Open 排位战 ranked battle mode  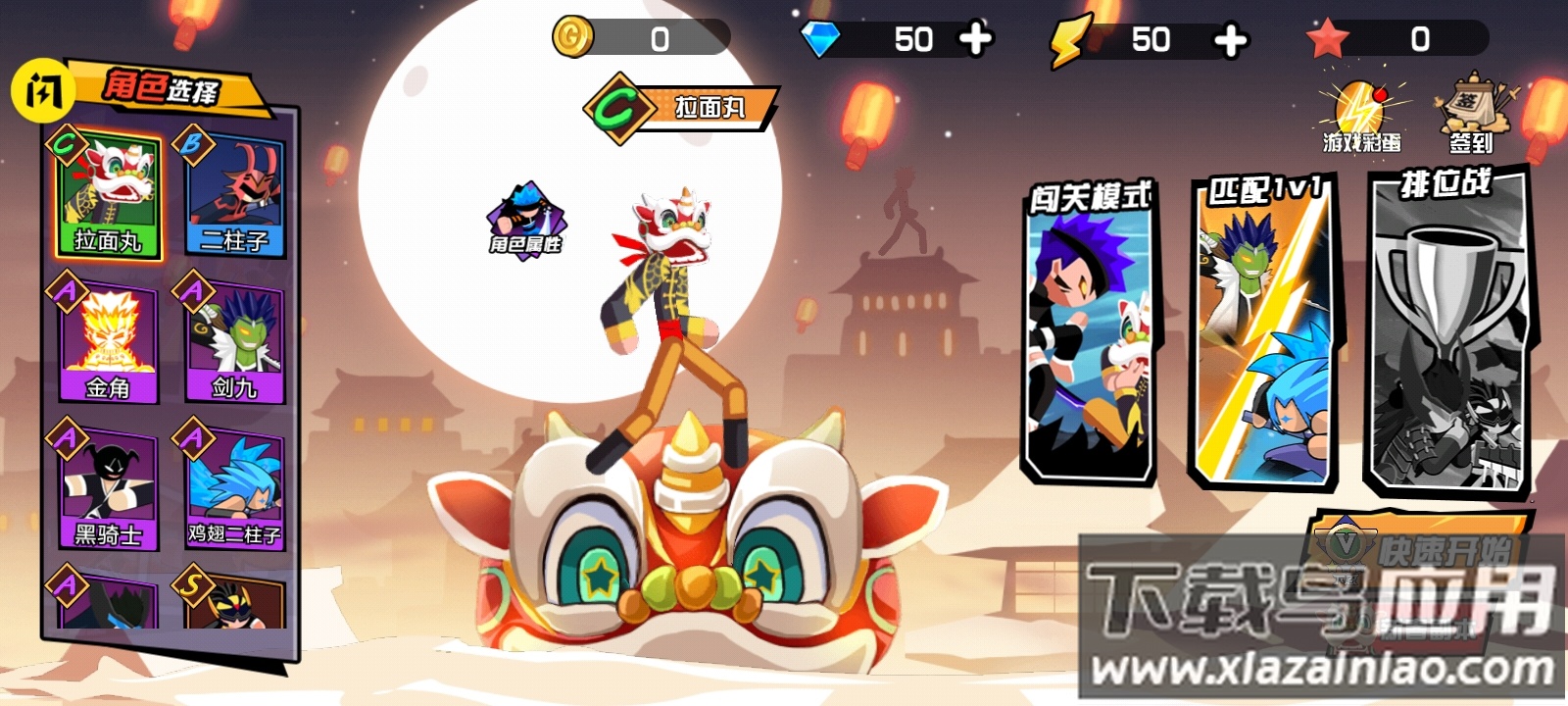1446,333
